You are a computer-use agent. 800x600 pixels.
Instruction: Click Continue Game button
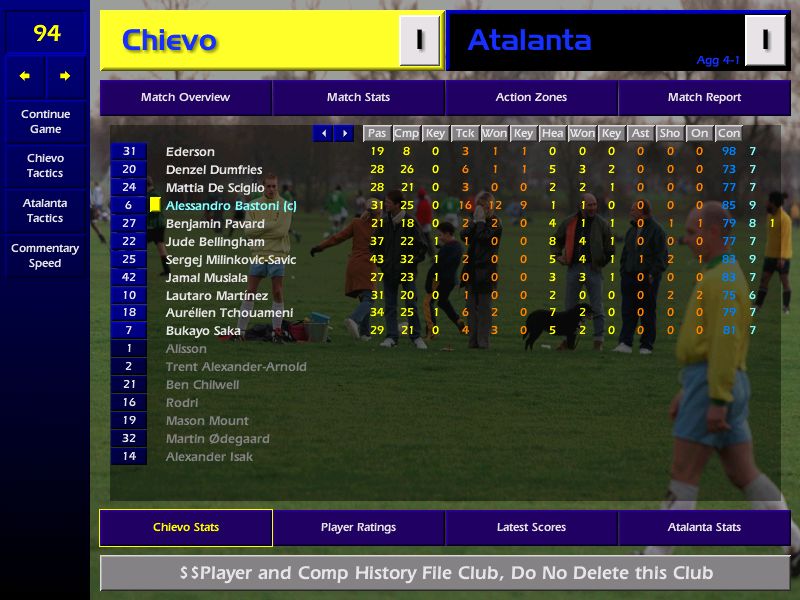click(45, 122)
